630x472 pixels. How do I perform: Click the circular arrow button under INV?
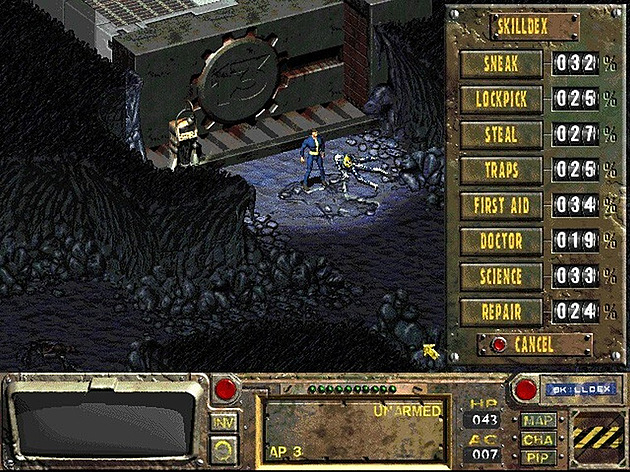(x=224, y=450)
